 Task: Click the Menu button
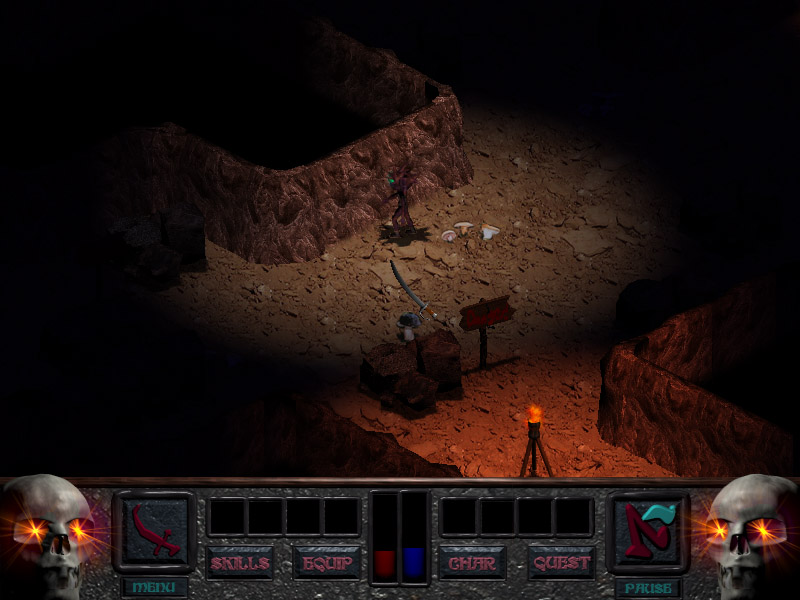[154, 587]
